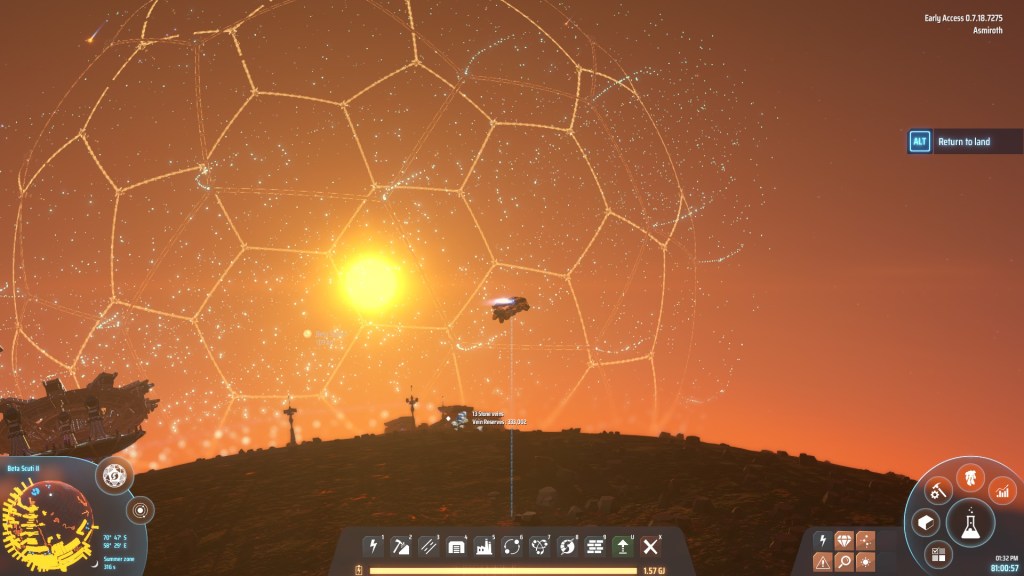Choose the conveyor belt build category
The width and height of the screenshot is (1024, 576).
(429, 546)
